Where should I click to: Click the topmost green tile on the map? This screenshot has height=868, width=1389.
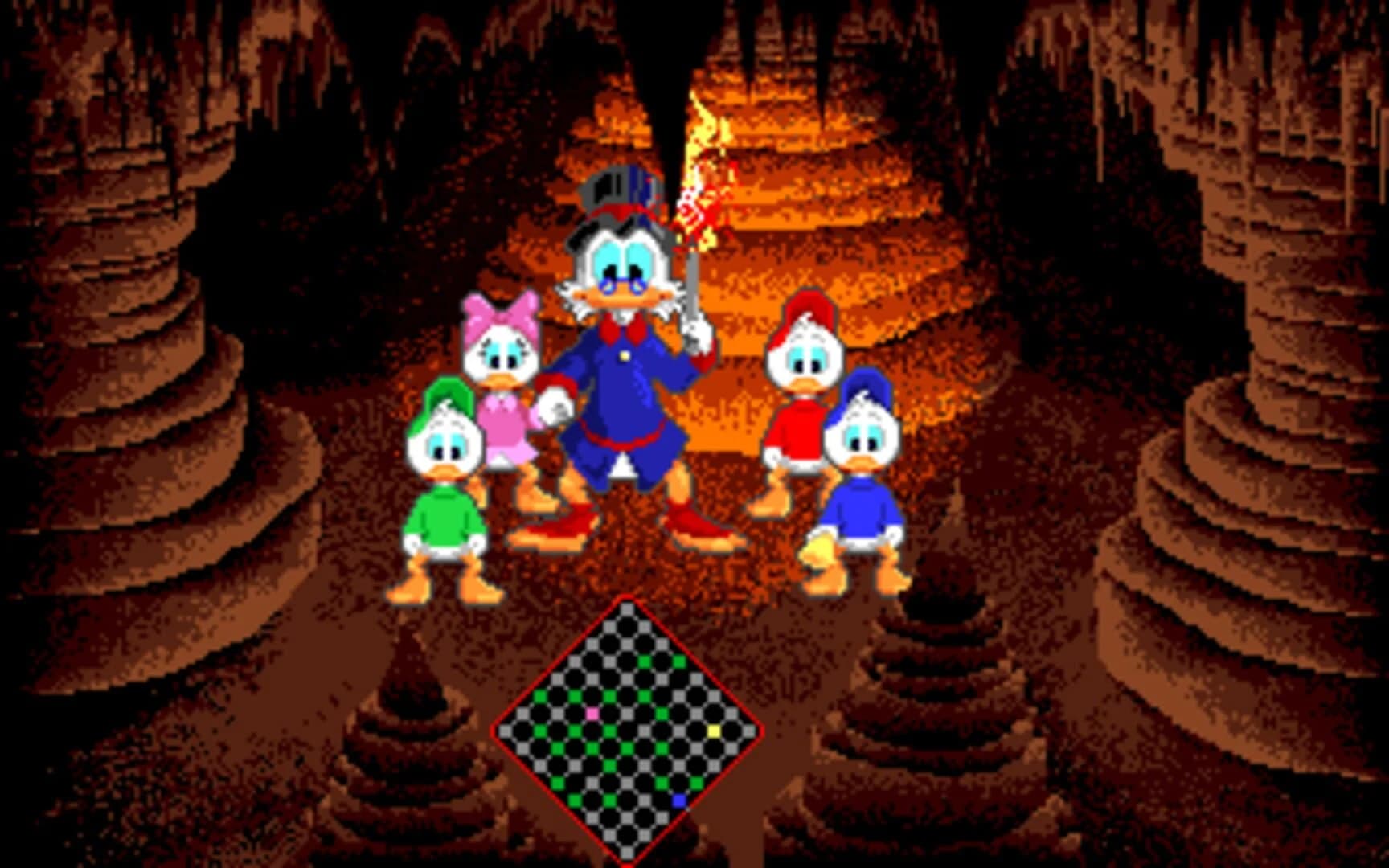point(645,661)
